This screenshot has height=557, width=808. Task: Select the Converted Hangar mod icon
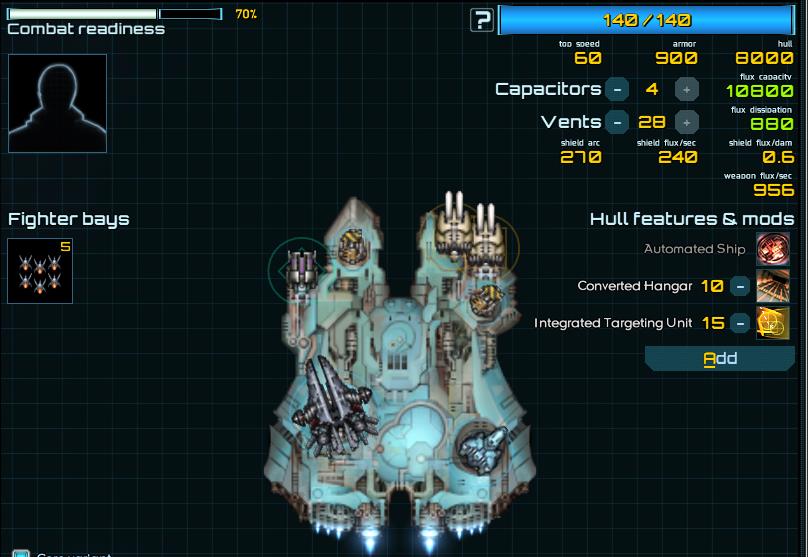pyautogui.click(x=773, y=286)
